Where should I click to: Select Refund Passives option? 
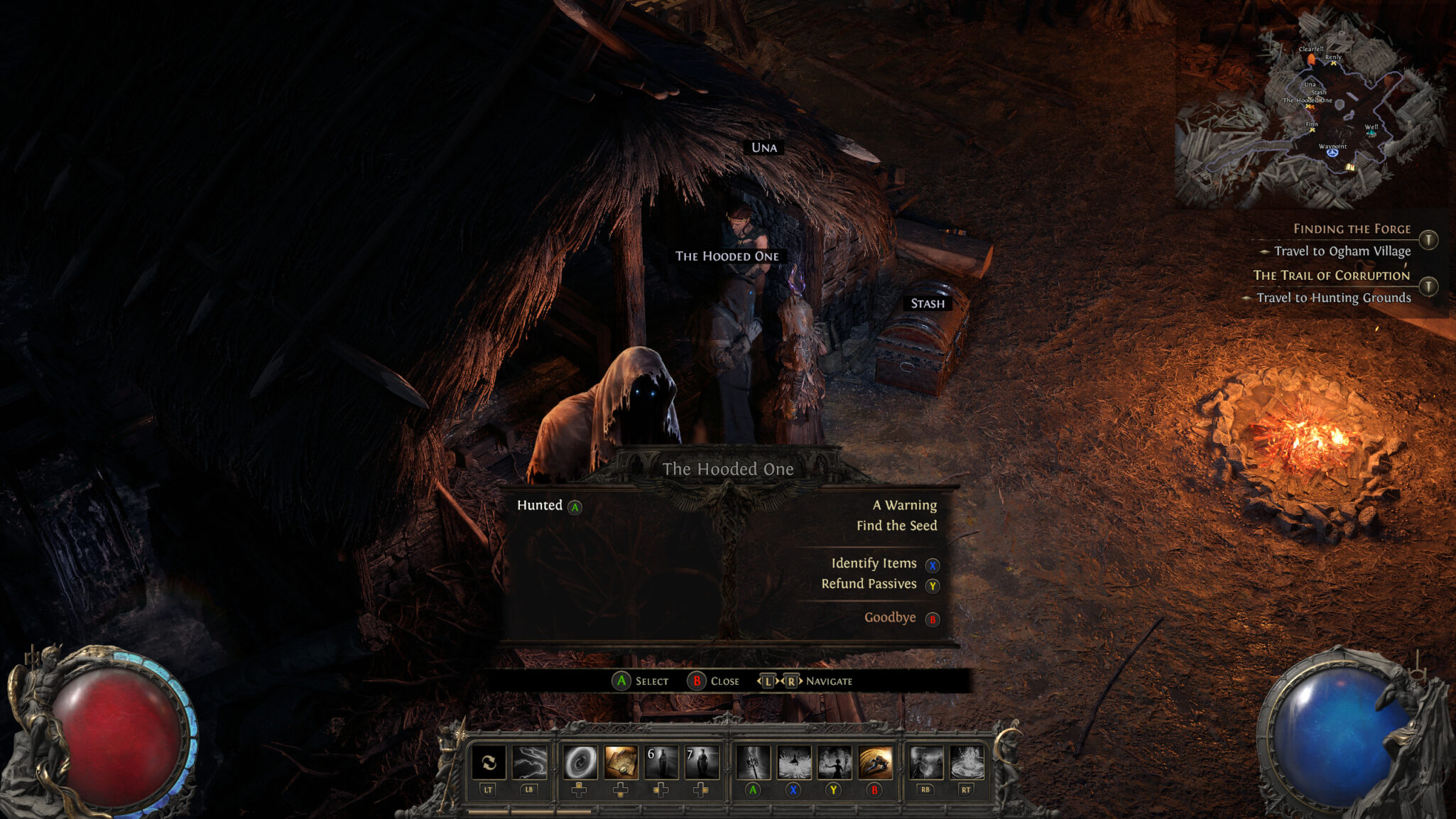coord(869,584)
